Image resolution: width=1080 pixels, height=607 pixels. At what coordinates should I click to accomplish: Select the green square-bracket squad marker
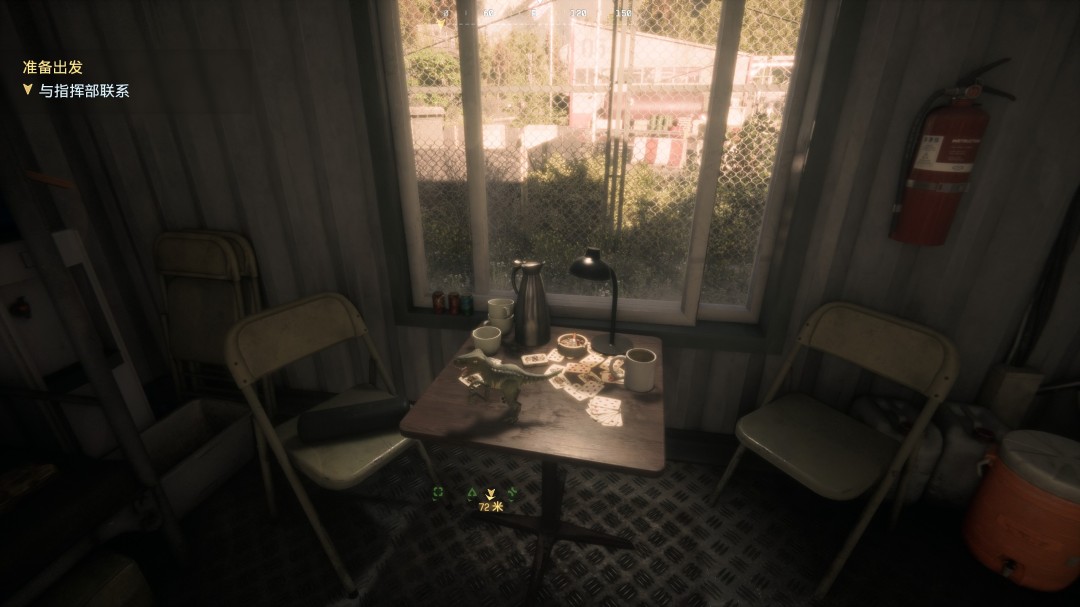coord(438,492)
